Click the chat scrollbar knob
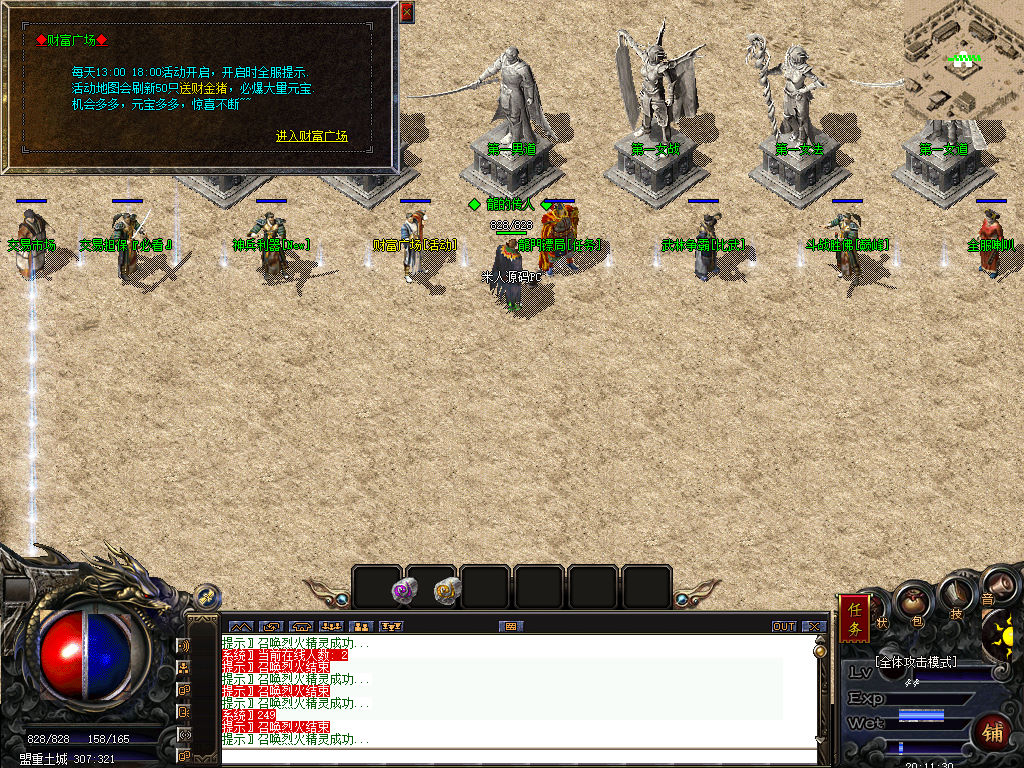Viewport: 1024px width, 768px height. pos(821,650)
